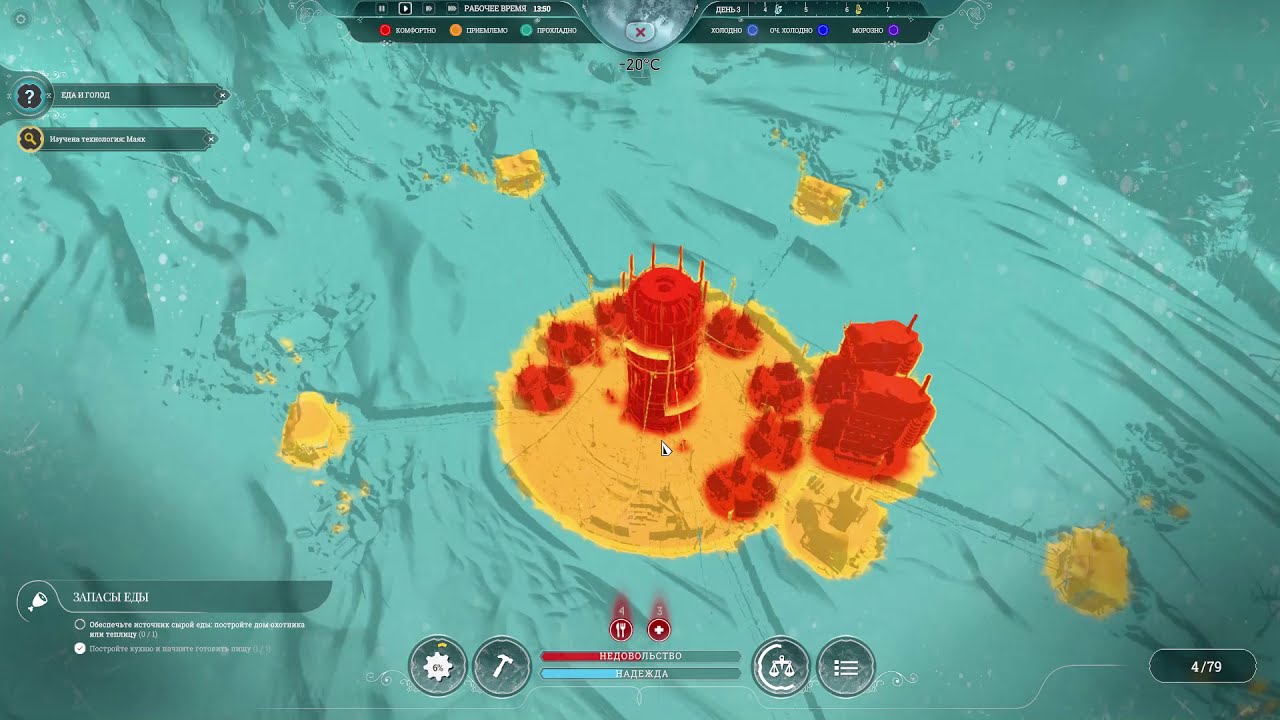Open the gear economy panel showing 6%
The image size is (1280, 720).
point(438,666)
